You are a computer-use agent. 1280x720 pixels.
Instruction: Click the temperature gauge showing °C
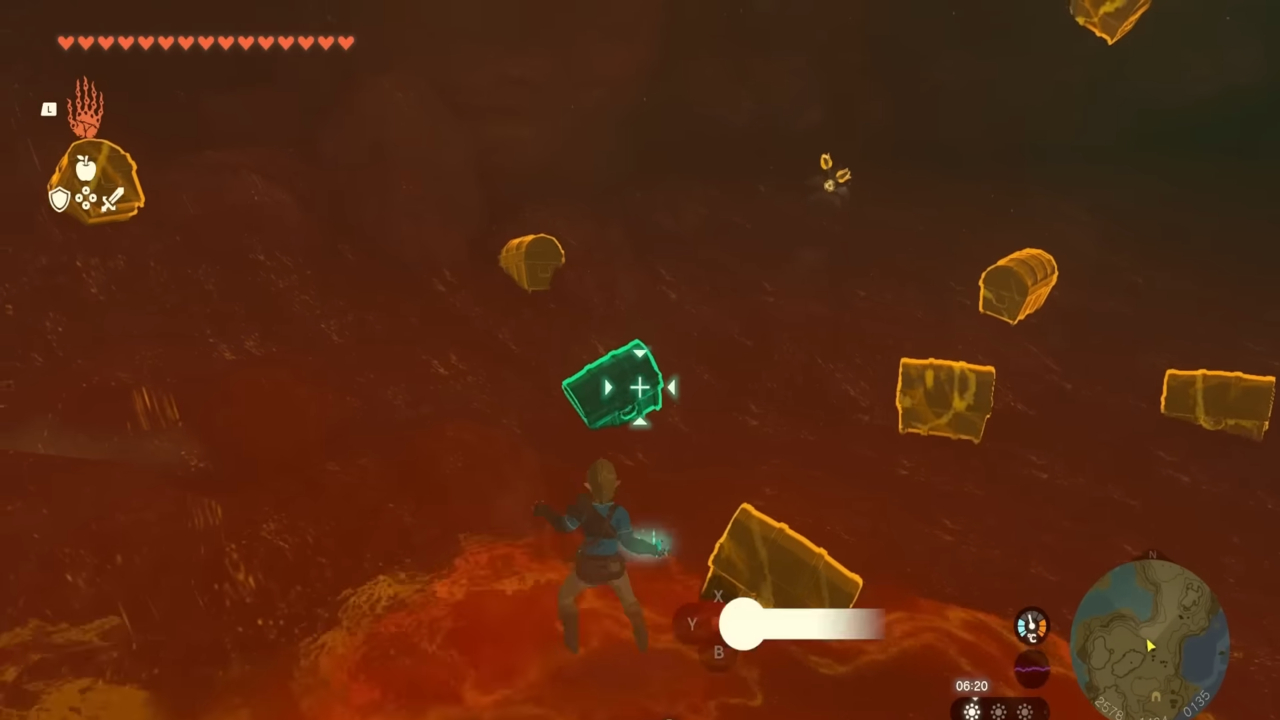[x=1031, y=626]
